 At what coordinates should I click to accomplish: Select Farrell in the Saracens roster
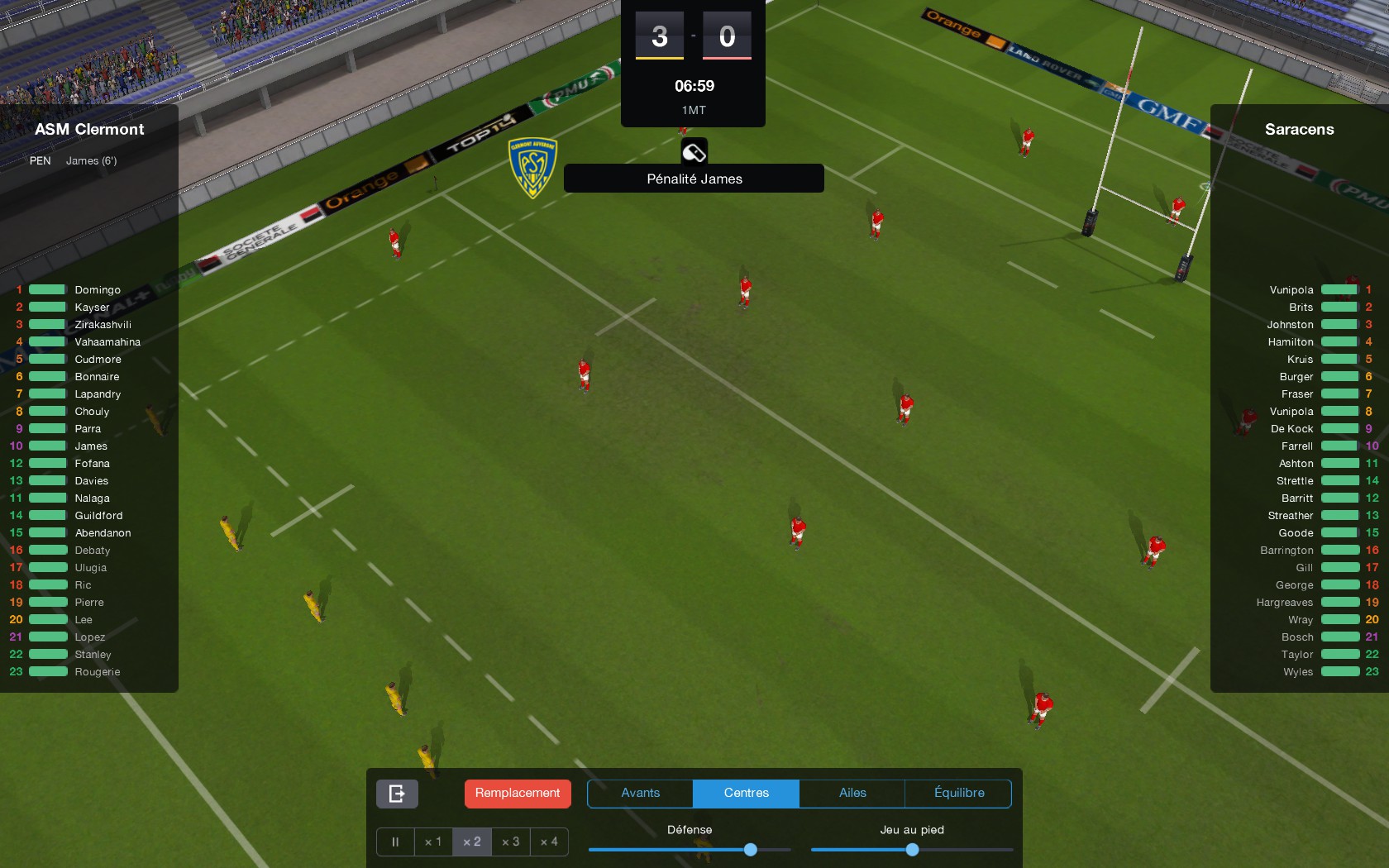[1296, 446]
